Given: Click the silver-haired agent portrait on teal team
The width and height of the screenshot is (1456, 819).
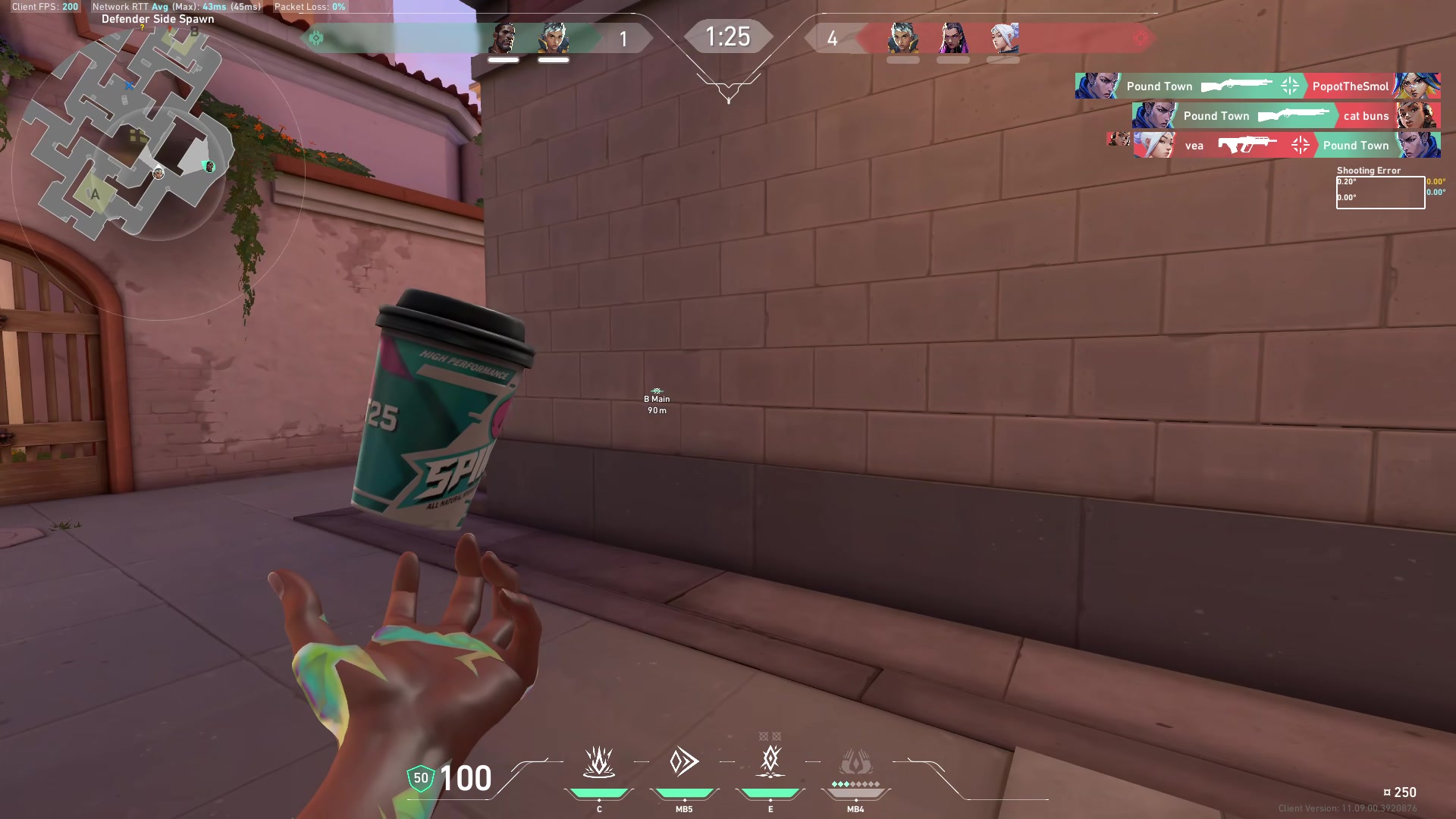Looking at the screenshot, I should 554,38.
